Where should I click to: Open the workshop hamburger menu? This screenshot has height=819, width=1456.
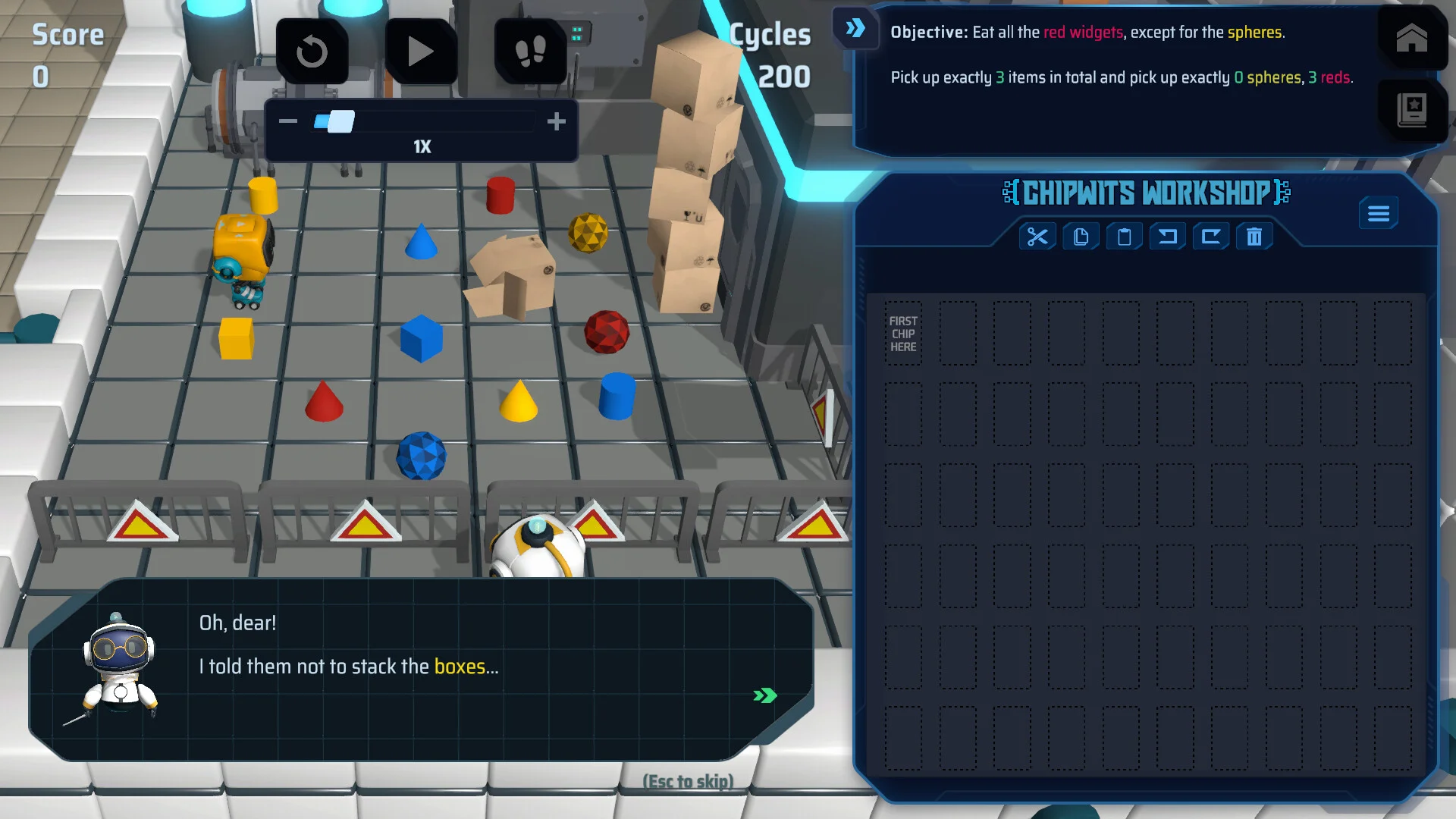[x=1378, y=214]
